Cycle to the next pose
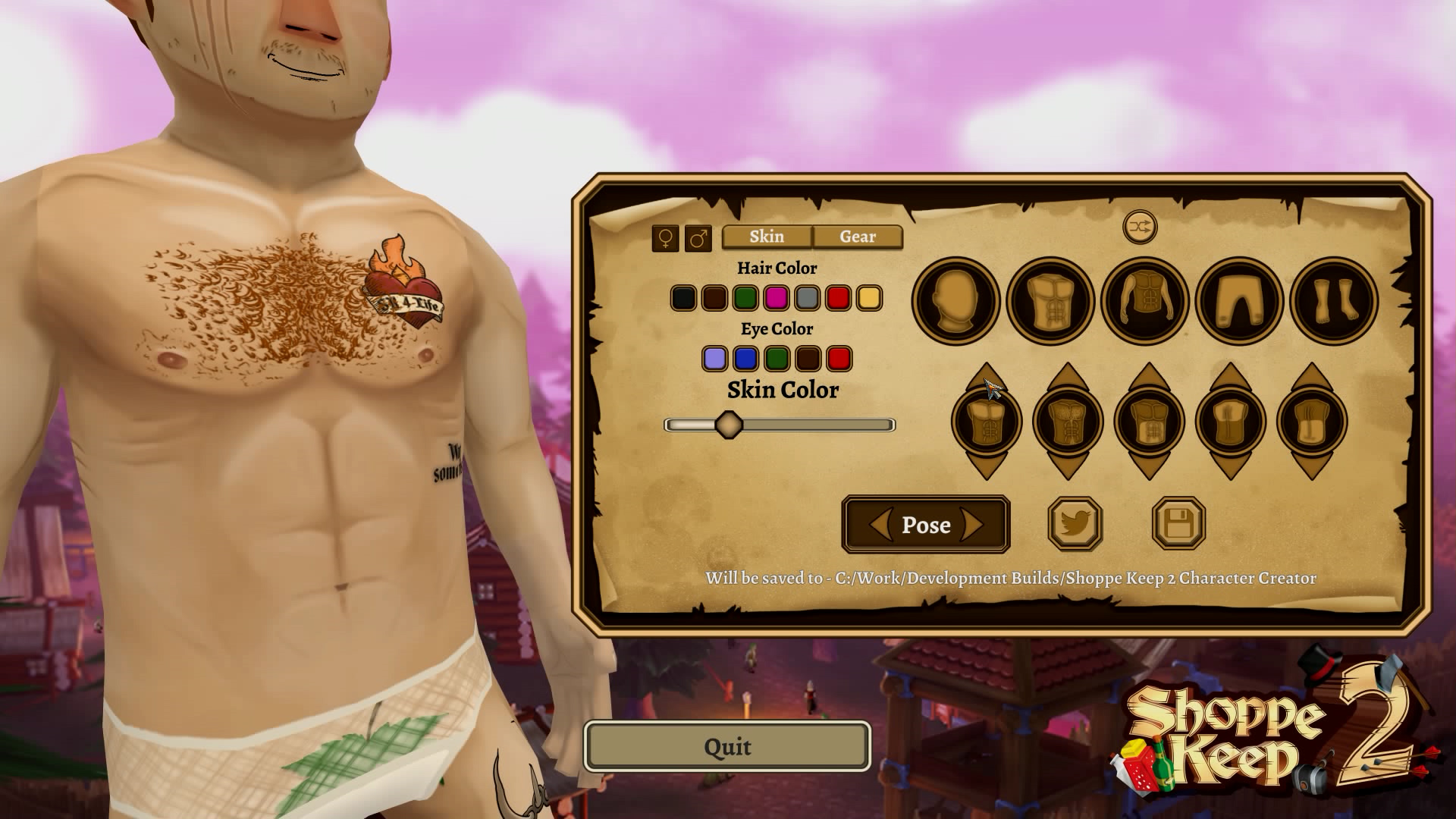 click(x=973, y=525)
